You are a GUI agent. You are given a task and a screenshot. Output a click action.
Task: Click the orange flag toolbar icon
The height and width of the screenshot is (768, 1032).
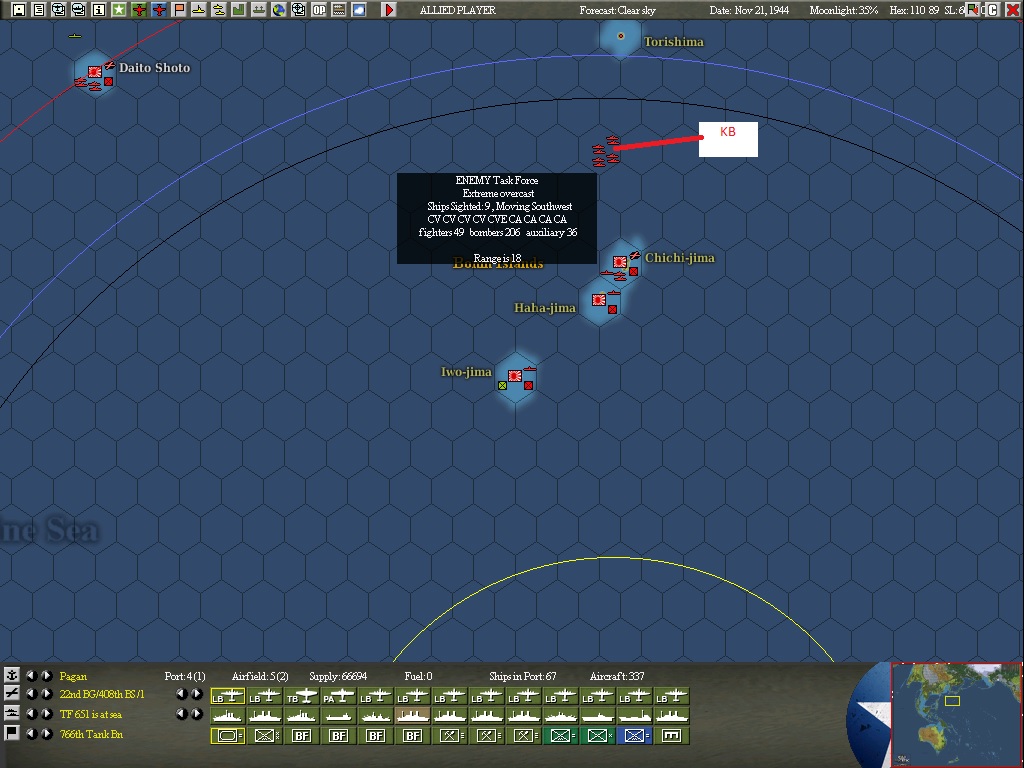(x=179, y=10)
